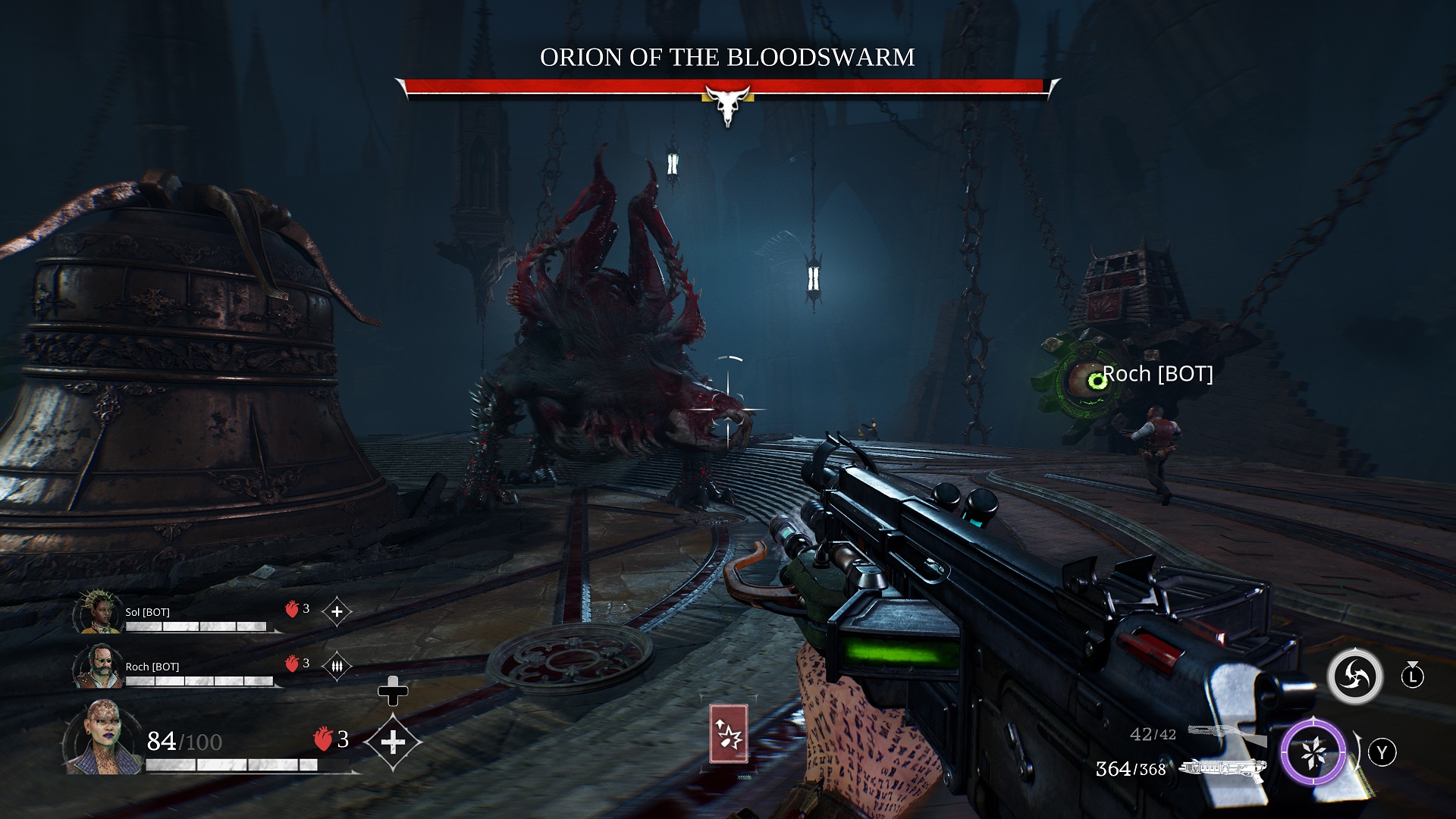This screenshot has width=1456, height=819.
Task: Switch to the 364/368 rifle weapon icon
Action: 1223,769
